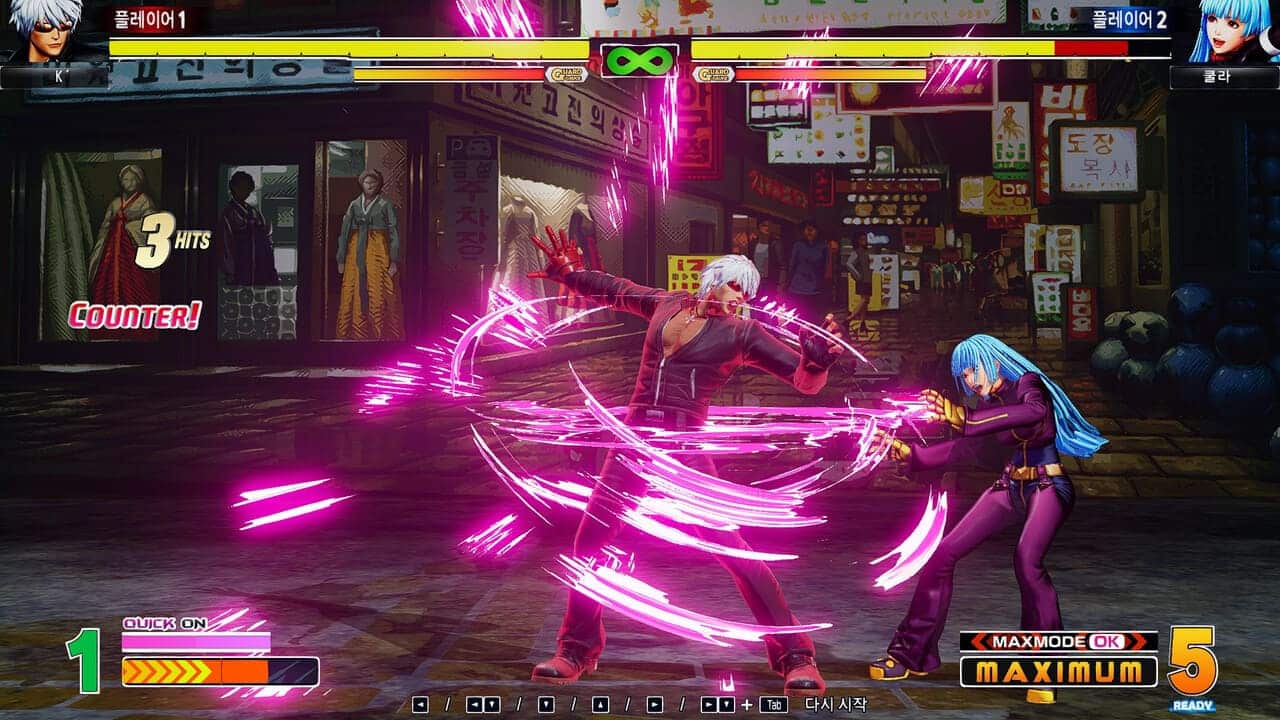This screenshot has width=1280, height=720.
Task: Click the Tab key icon in the input hint bar
Action: tap(772, 703)
